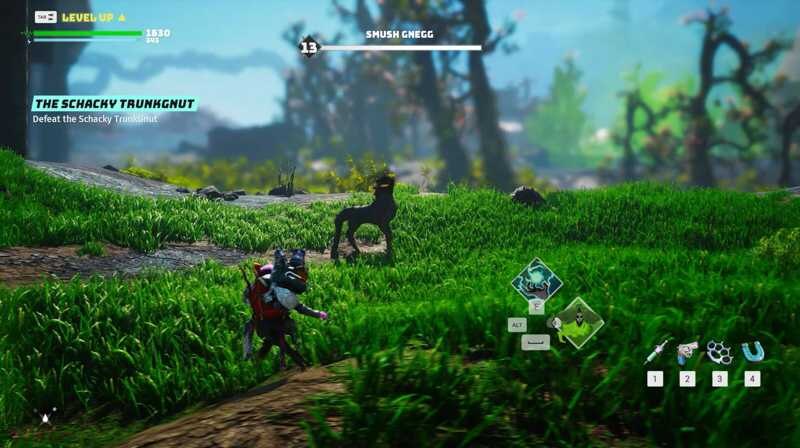Open The Schacky Trunkgnut quest tracker
Screen dimensions: 800x448
point(114,104)
